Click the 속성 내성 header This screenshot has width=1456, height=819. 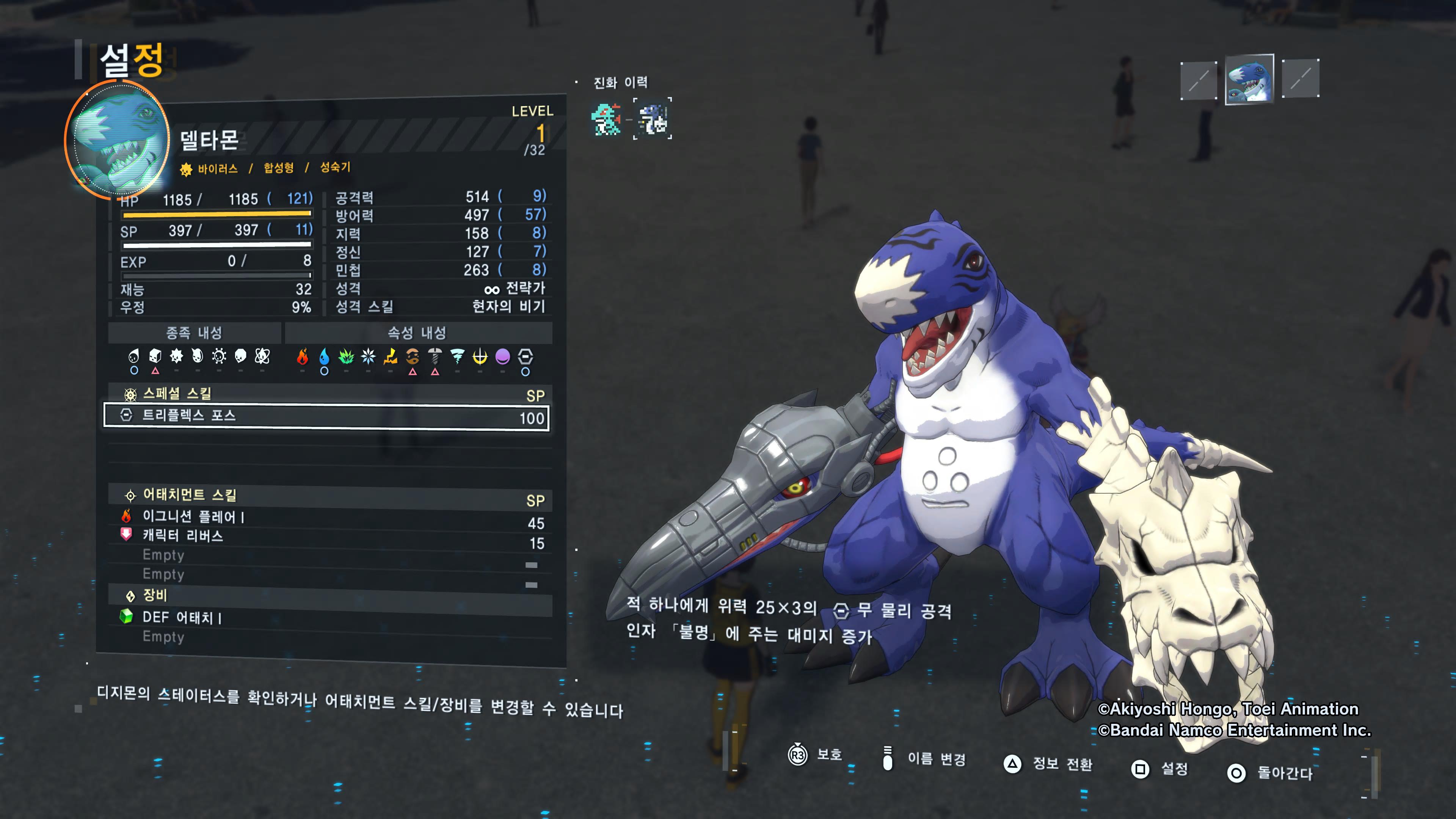click(x=417, y=333)
